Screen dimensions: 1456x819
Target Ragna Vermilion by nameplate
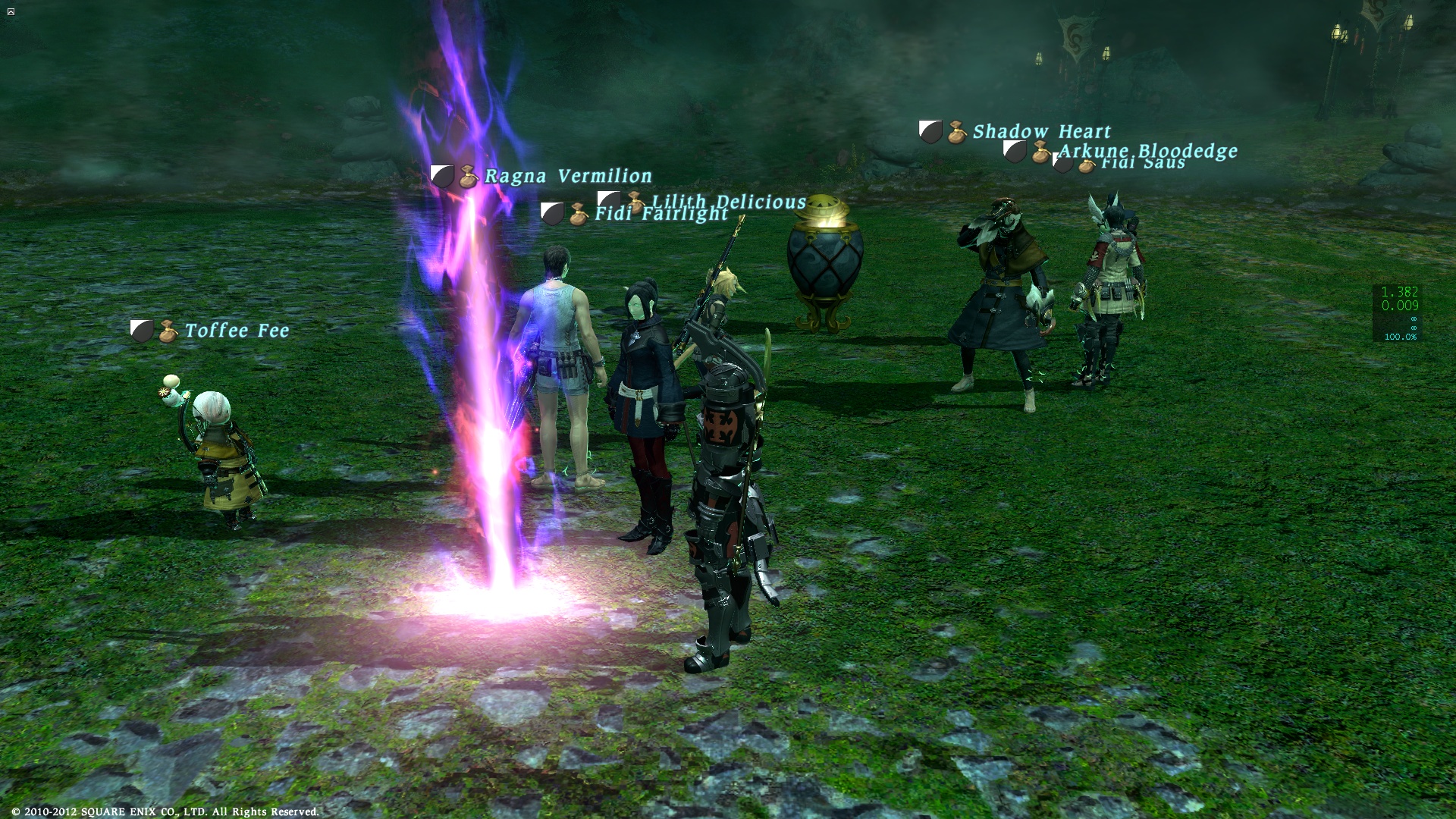tap(567, 176)
